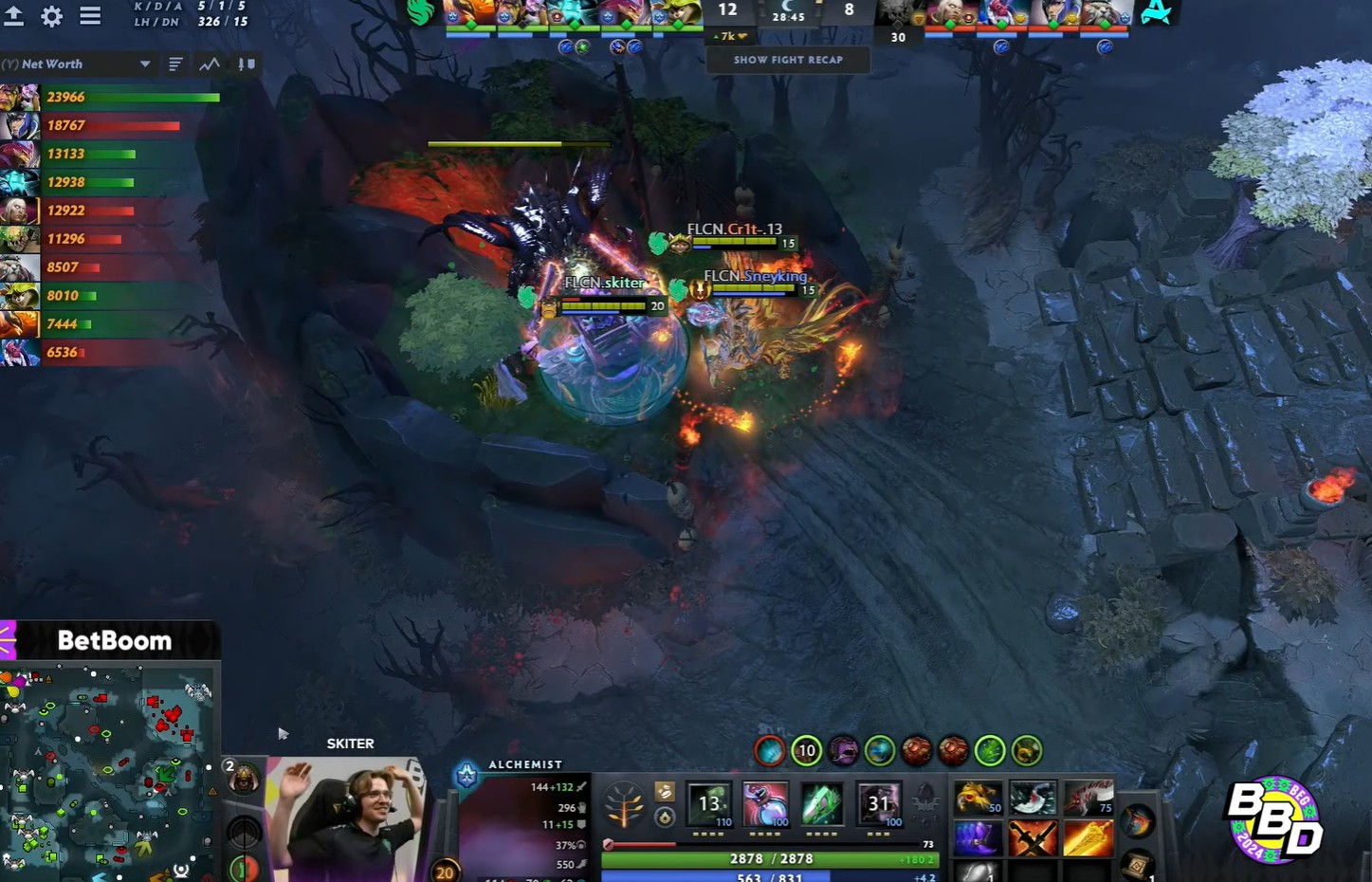Open the Alchemist talent tree

click(624, 805)
